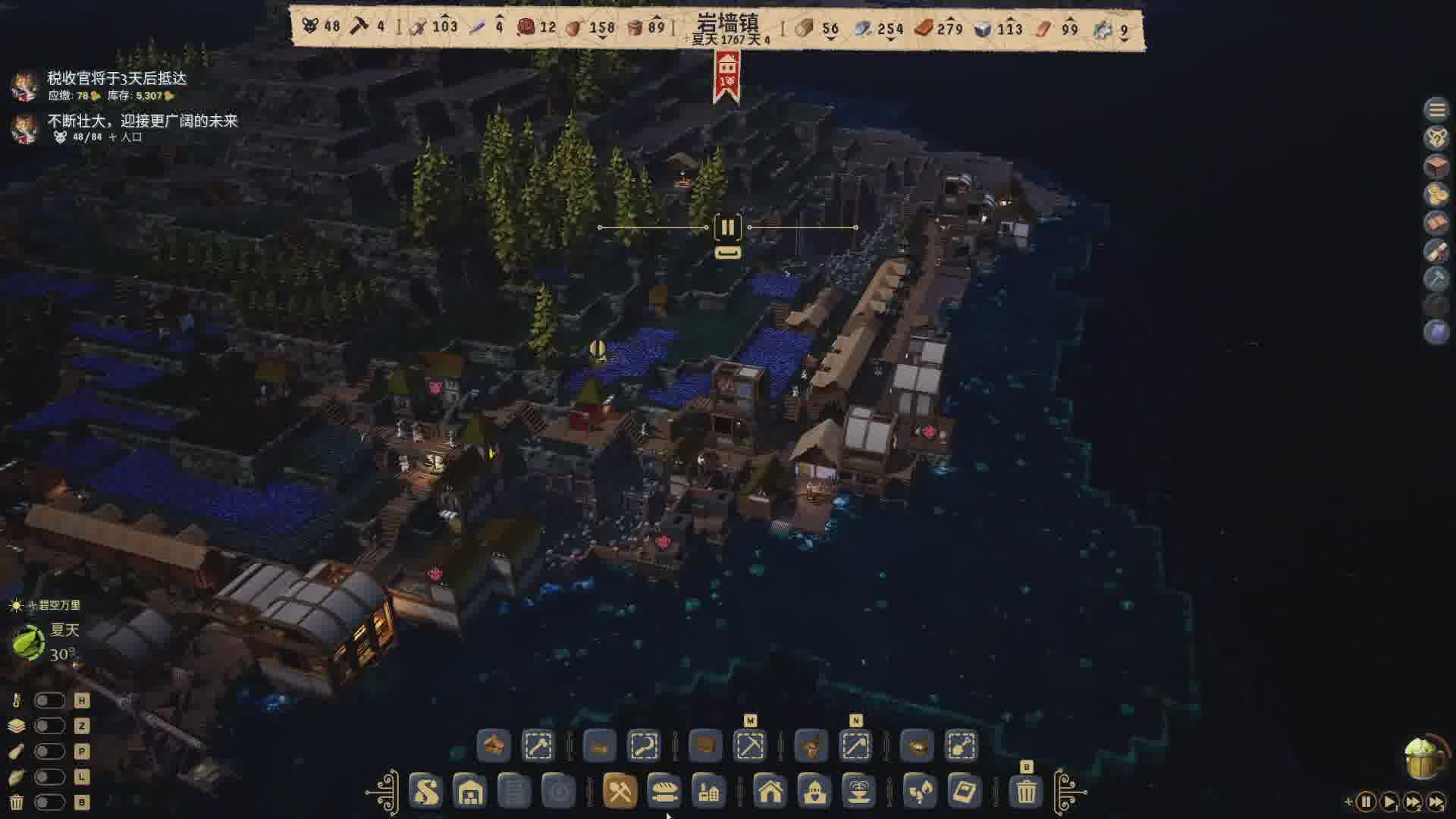Select the bottom-bar trash can demolish tool

point(1026,792)
